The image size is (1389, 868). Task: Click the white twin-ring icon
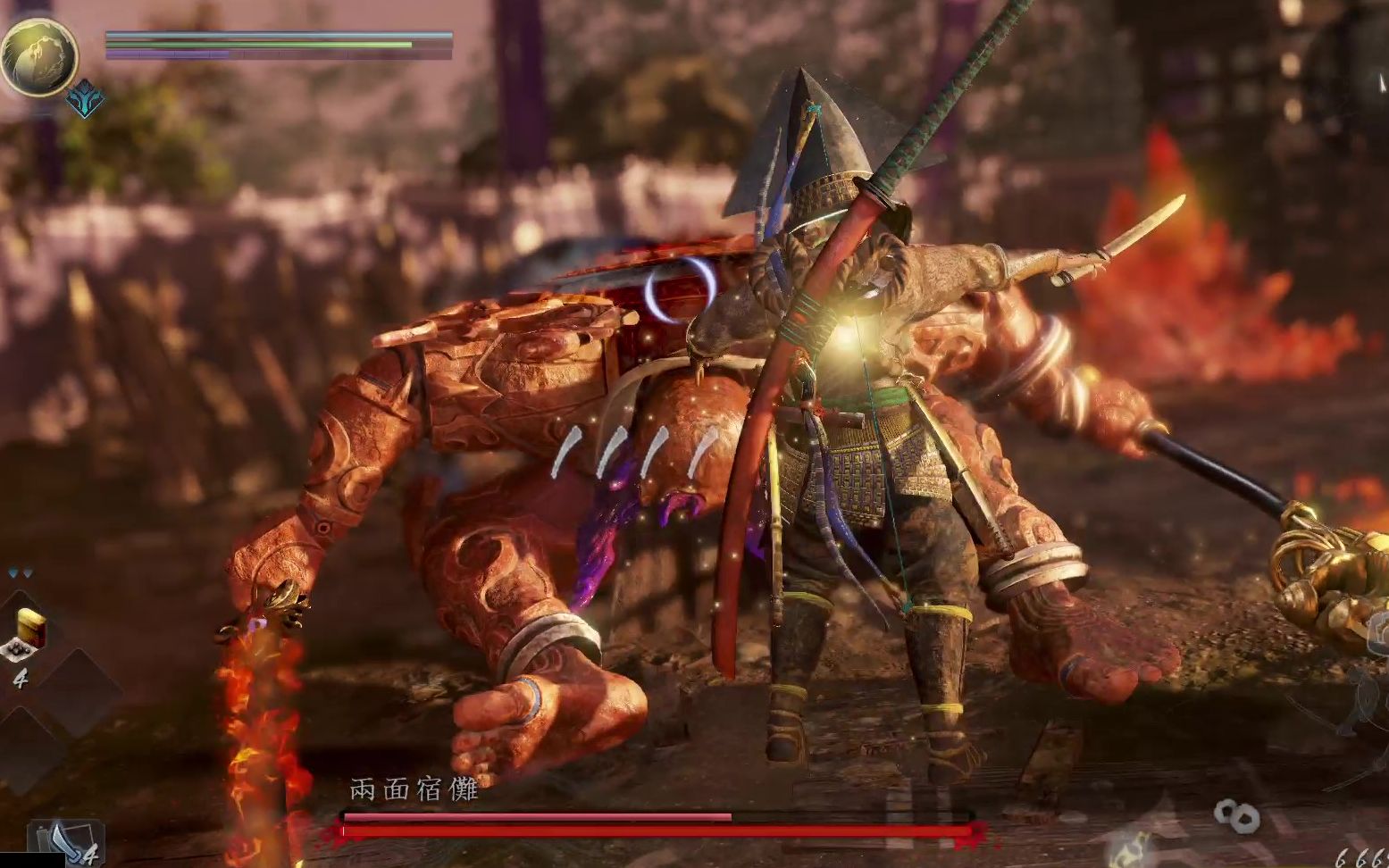(x=1236, y=814)
